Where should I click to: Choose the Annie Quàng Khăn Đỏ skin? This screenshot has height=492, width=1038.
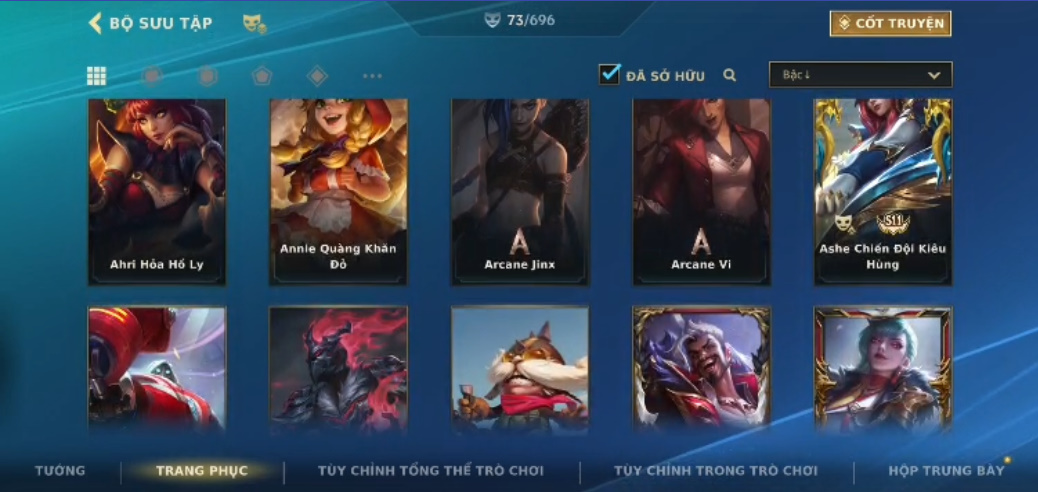[x=338, y=190]
